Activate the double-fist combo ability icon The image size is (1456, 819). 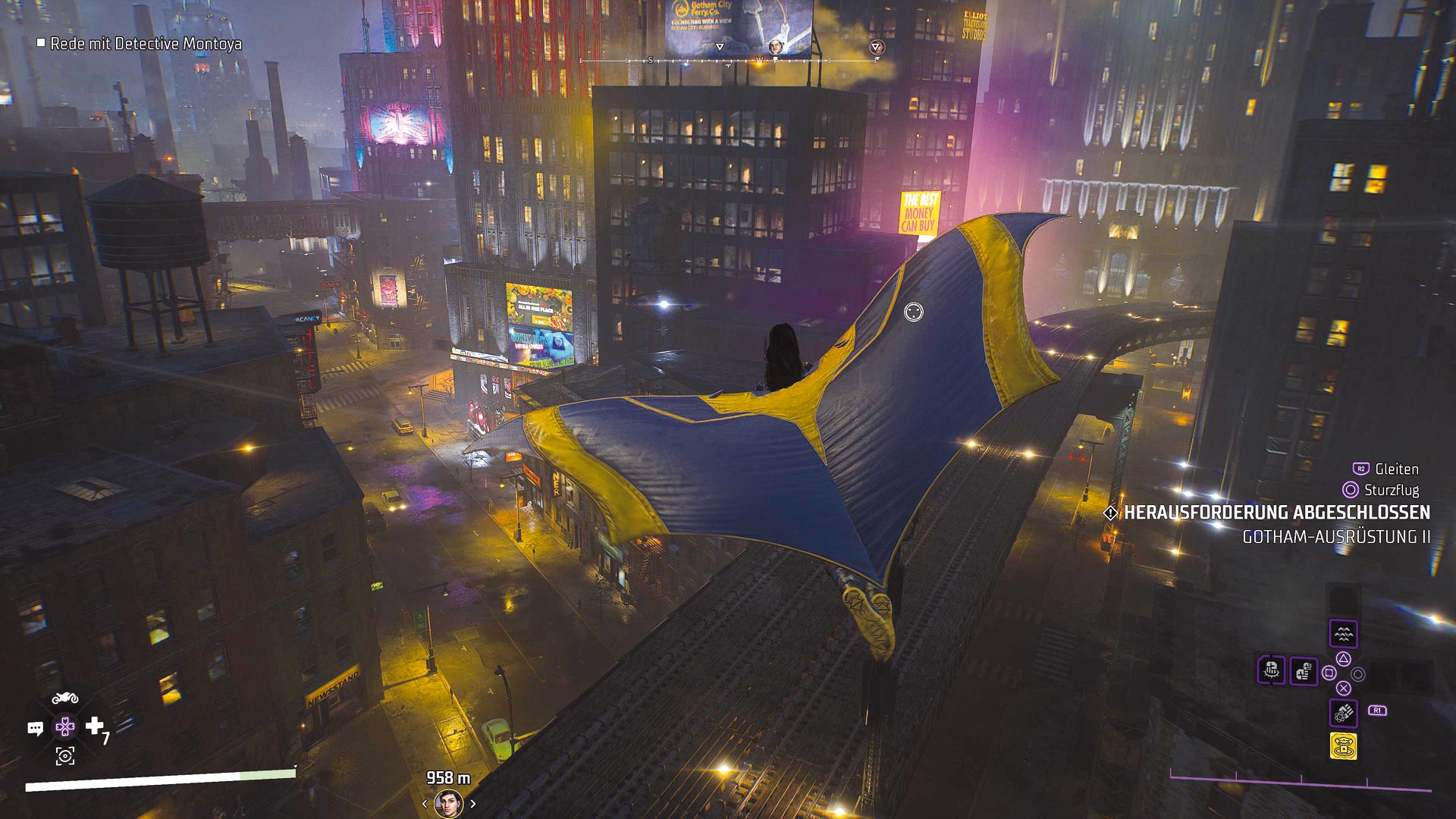click(x=1304, y=671)
